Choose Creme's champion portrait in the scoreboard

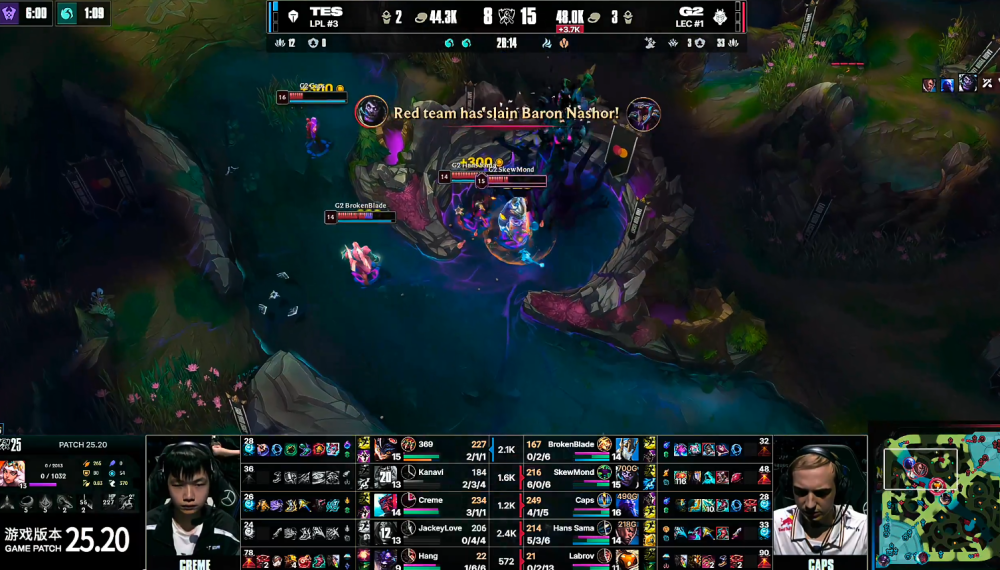[x=384, y=502]
